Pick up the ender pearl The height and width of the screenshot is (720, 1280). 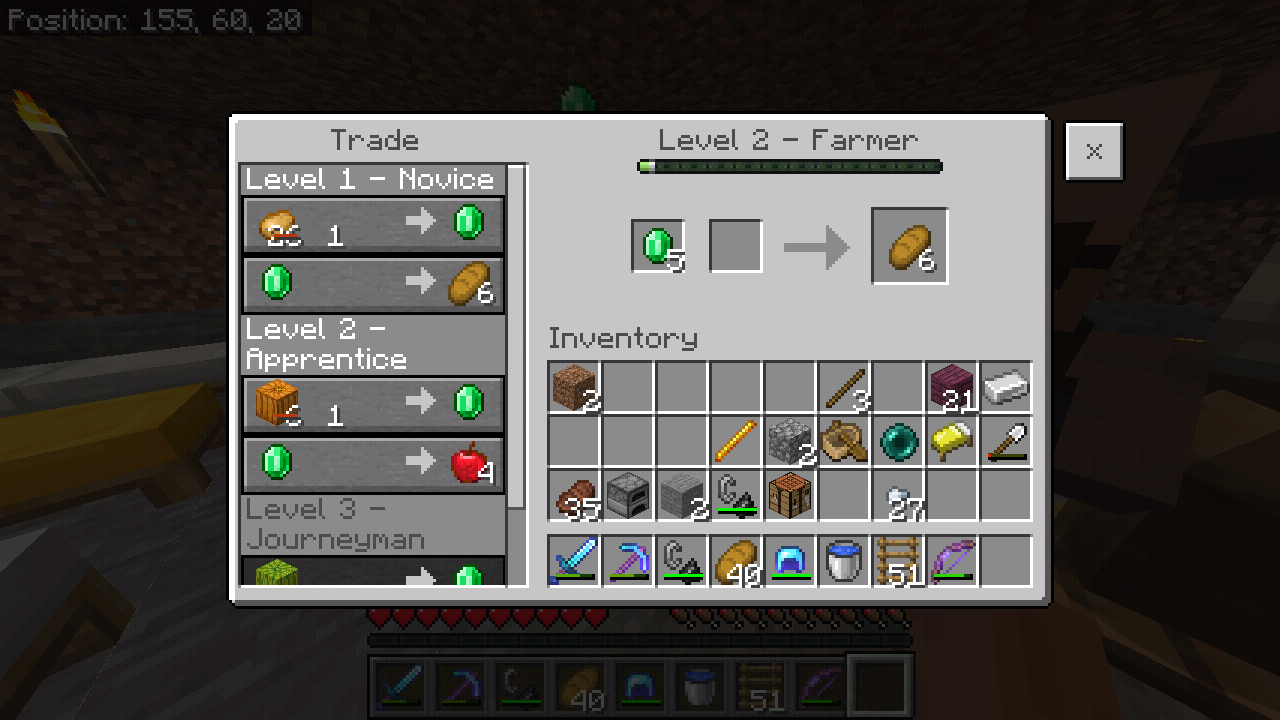pyautogui.click(x=898, y=441)
